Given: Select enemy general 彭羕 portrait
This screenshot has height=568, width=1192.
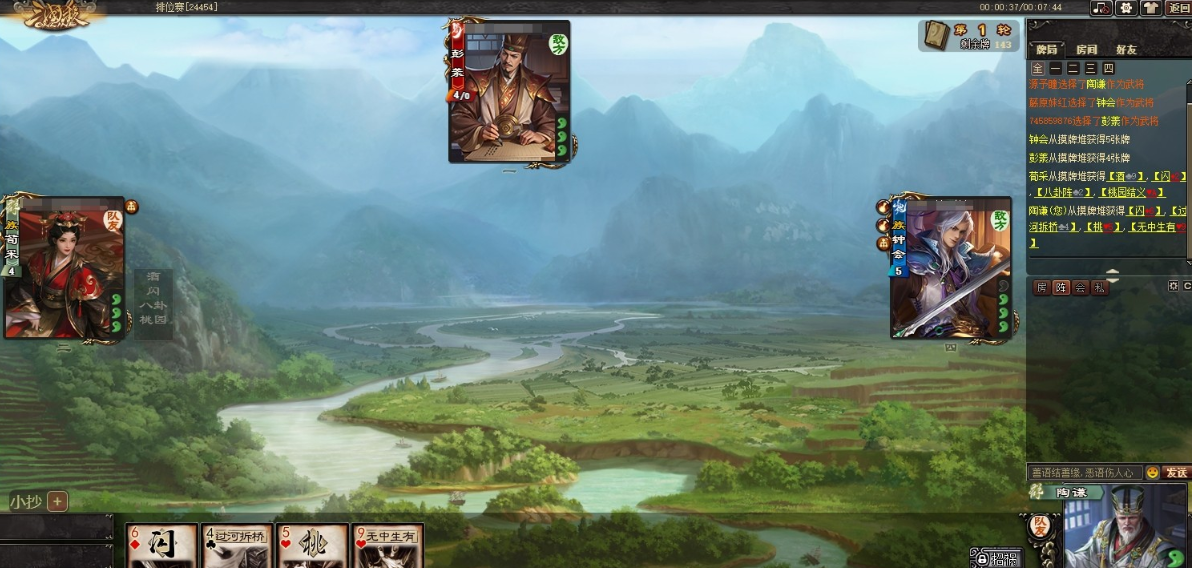Looking at the screenshot, I should pyautogui.click(x=509, y=92).
